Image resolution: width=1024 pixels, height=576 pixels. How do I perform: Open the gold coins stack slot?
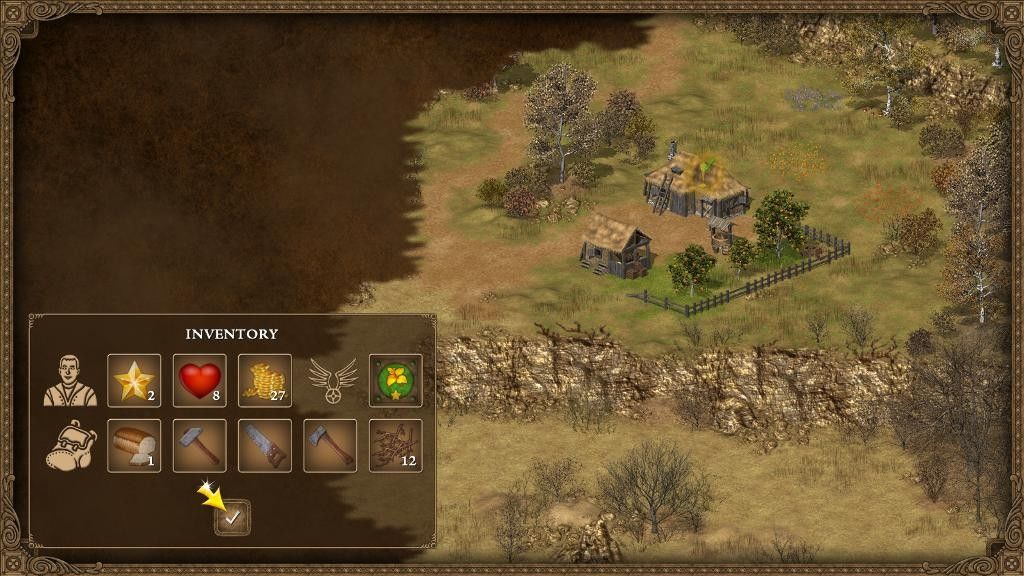point(265,380)
